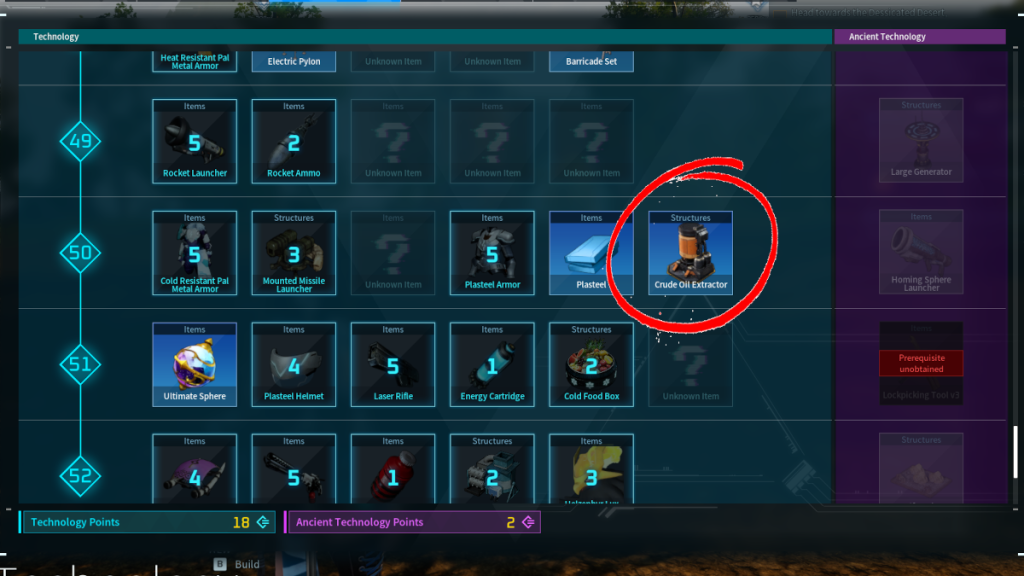The height and width of the screenshot is (576, 1024).
Task: Select the Rocket Ammo tile
Action: pyautogui.click(x=294, y=141)
